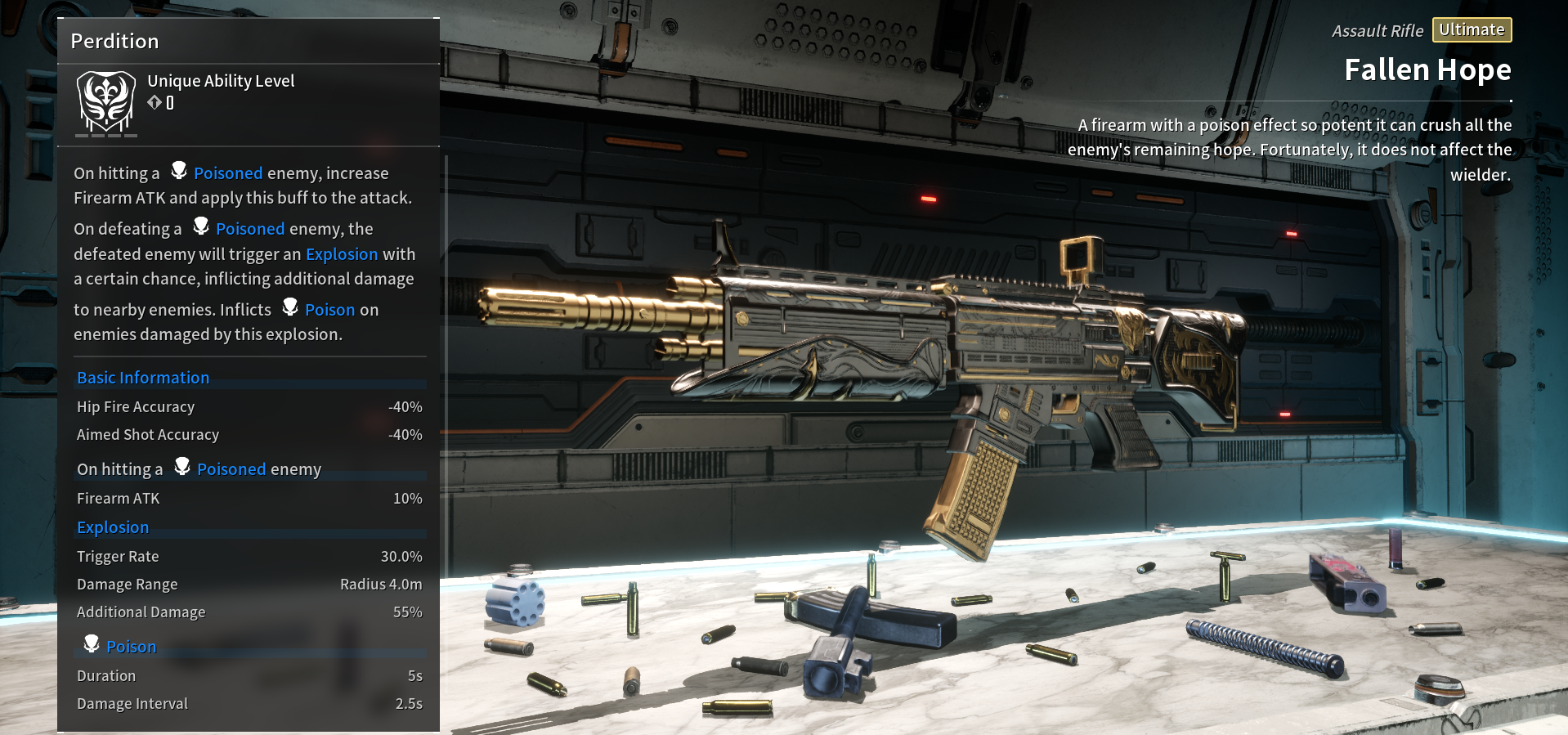1568x735 pixels.
Task: Toggle the Ultimate rarity badge
Action: tap(1472, 29)
